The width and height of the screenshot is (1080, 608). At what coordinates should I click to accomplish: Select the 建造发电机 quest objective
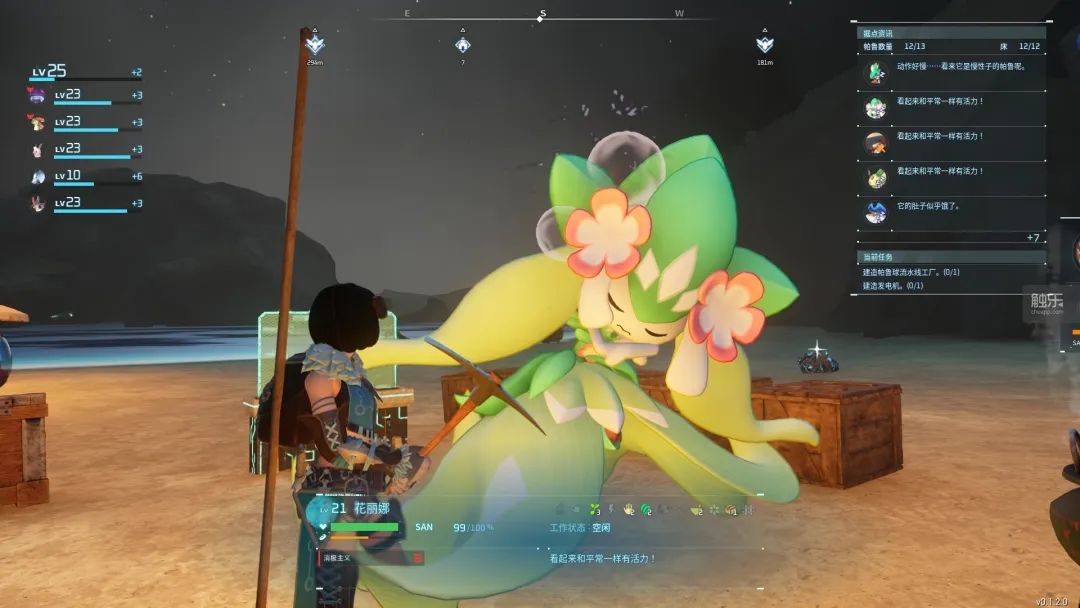click(x=893, y=286)
